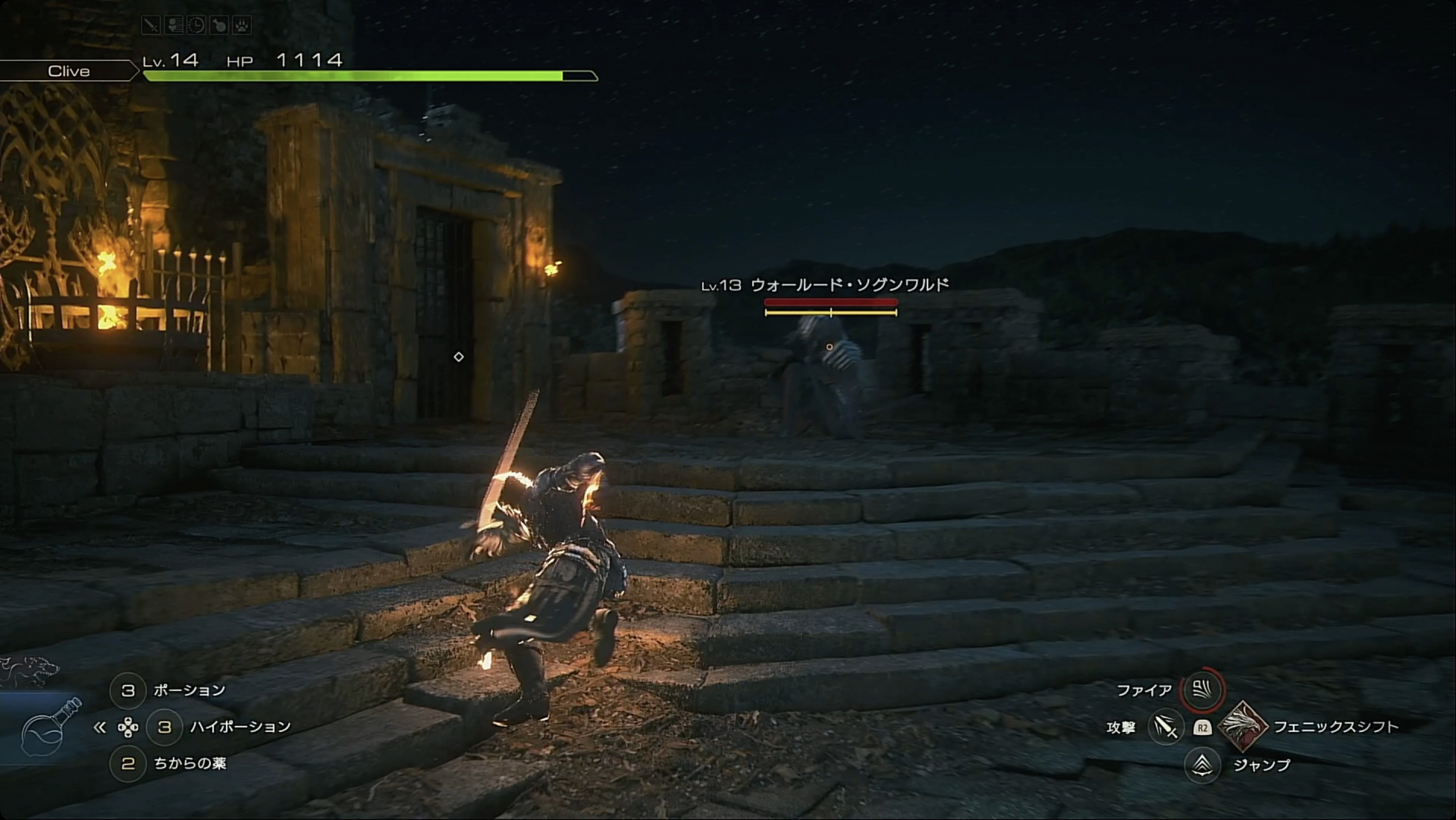
Task: Click the sword status icon
Action: click(151, 26)
